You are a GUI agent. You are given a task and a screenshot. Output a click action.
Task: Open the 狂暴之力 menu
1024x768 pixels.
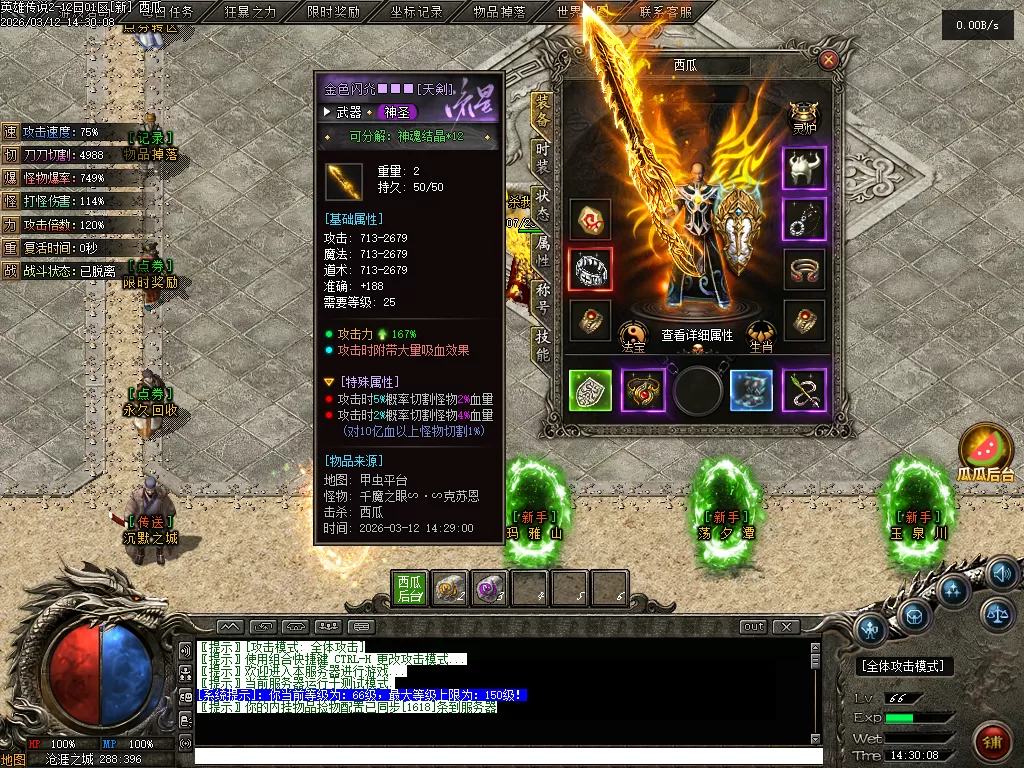(250, 12)
